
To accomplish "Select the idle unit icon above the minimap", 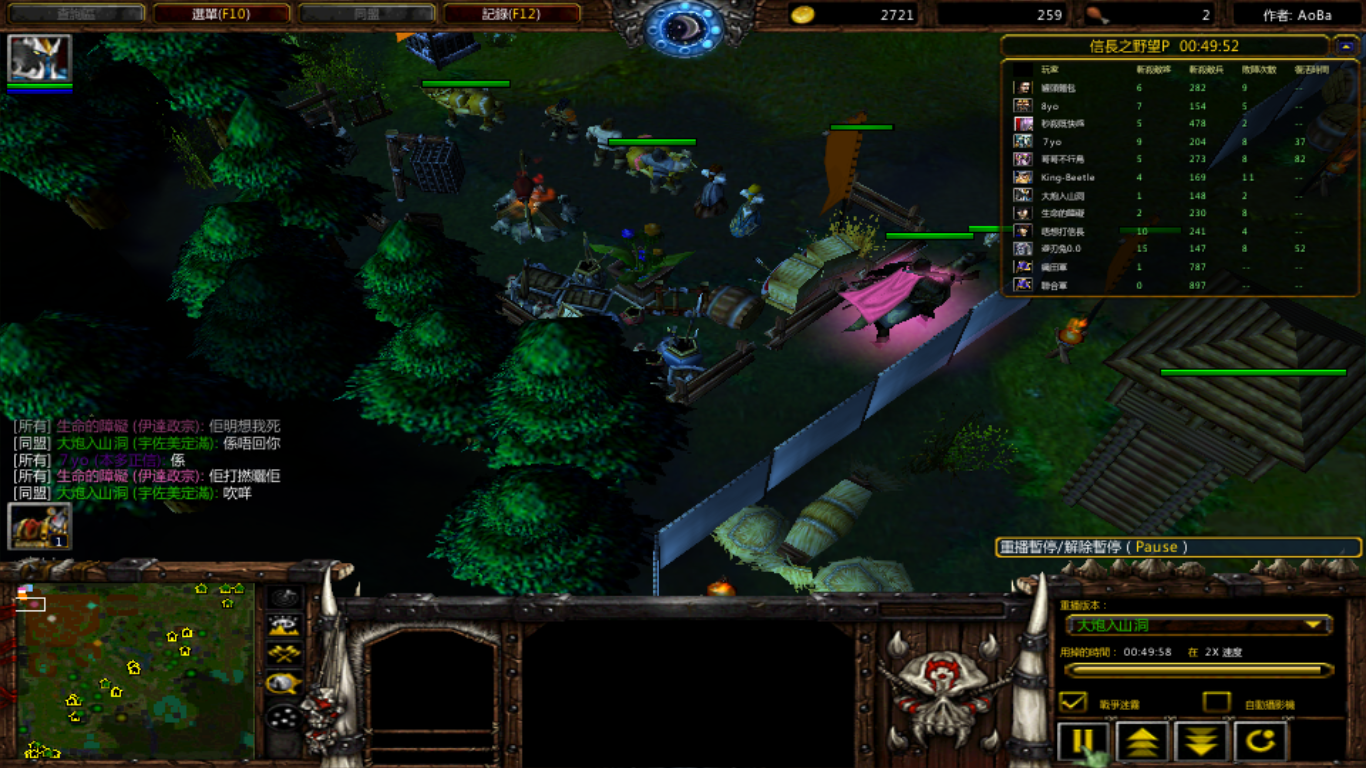I will (x=40, y=526).
